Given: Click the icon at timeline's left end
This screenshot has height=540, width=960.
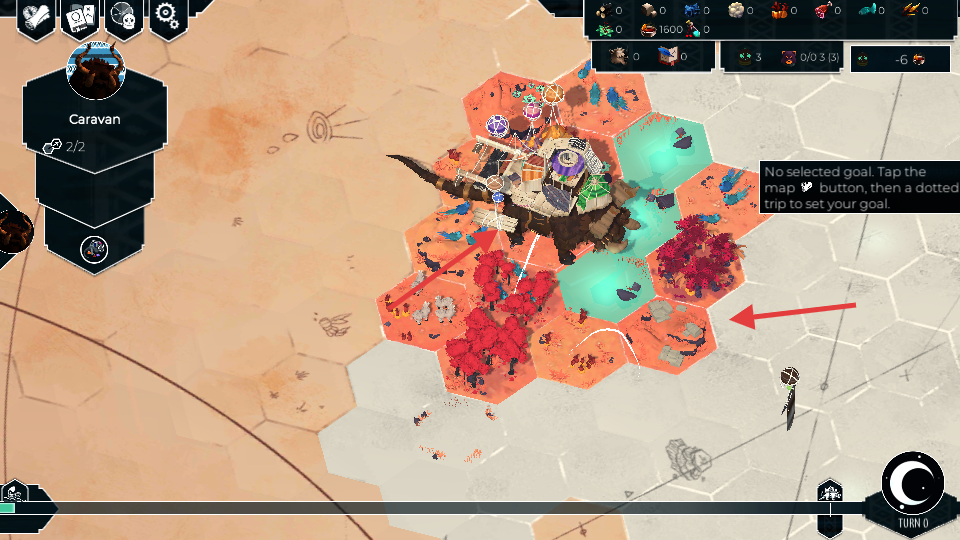Looking at the screenshot, I should [x=14, y=493].
